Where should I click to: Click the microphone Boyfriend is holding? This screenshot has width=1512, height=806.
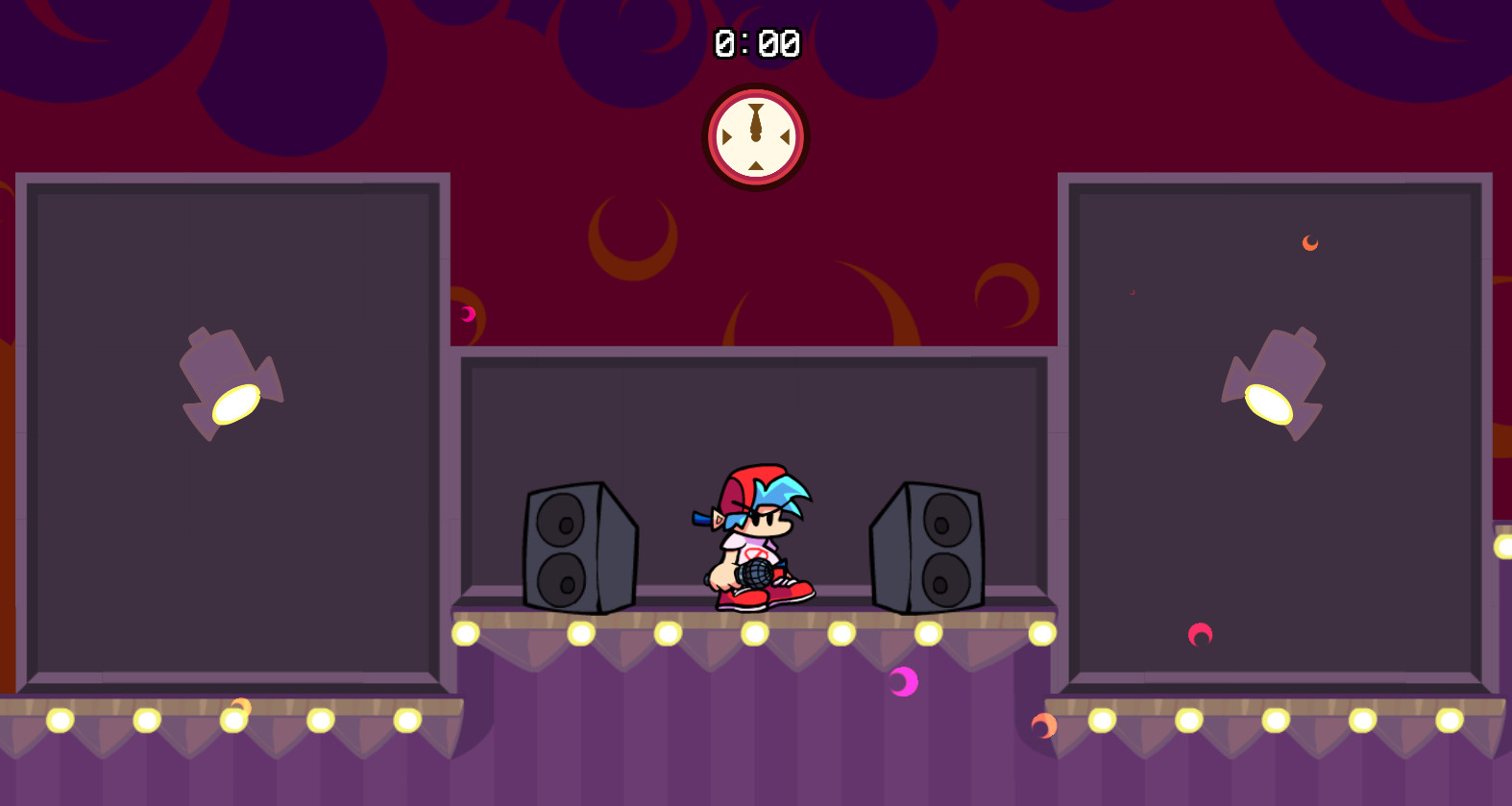click(x=753, y=574)
